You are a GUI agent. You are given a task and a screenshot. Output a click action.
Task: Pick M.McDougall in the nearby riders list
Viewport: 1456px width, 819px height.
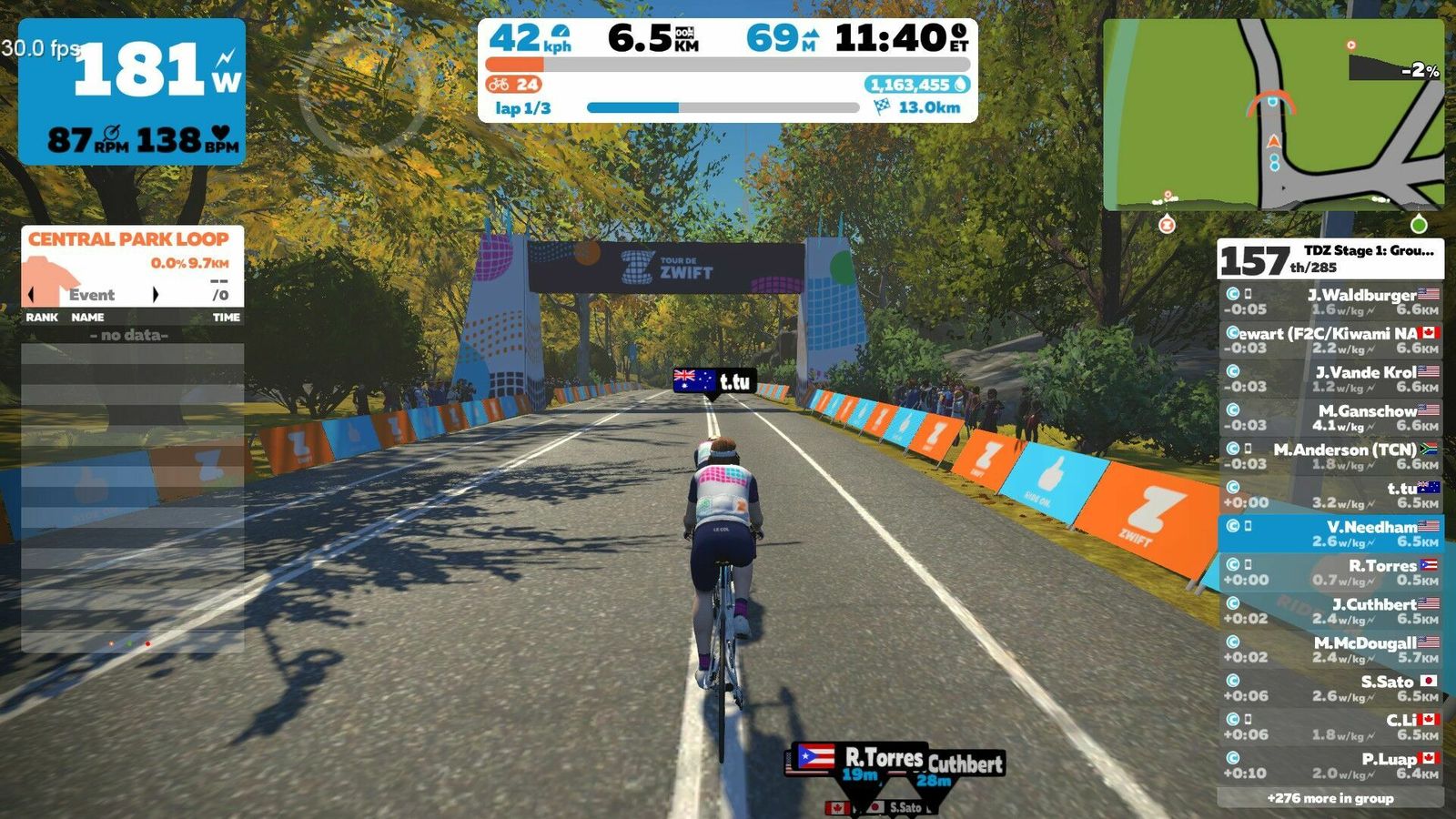pos(1330,650)
